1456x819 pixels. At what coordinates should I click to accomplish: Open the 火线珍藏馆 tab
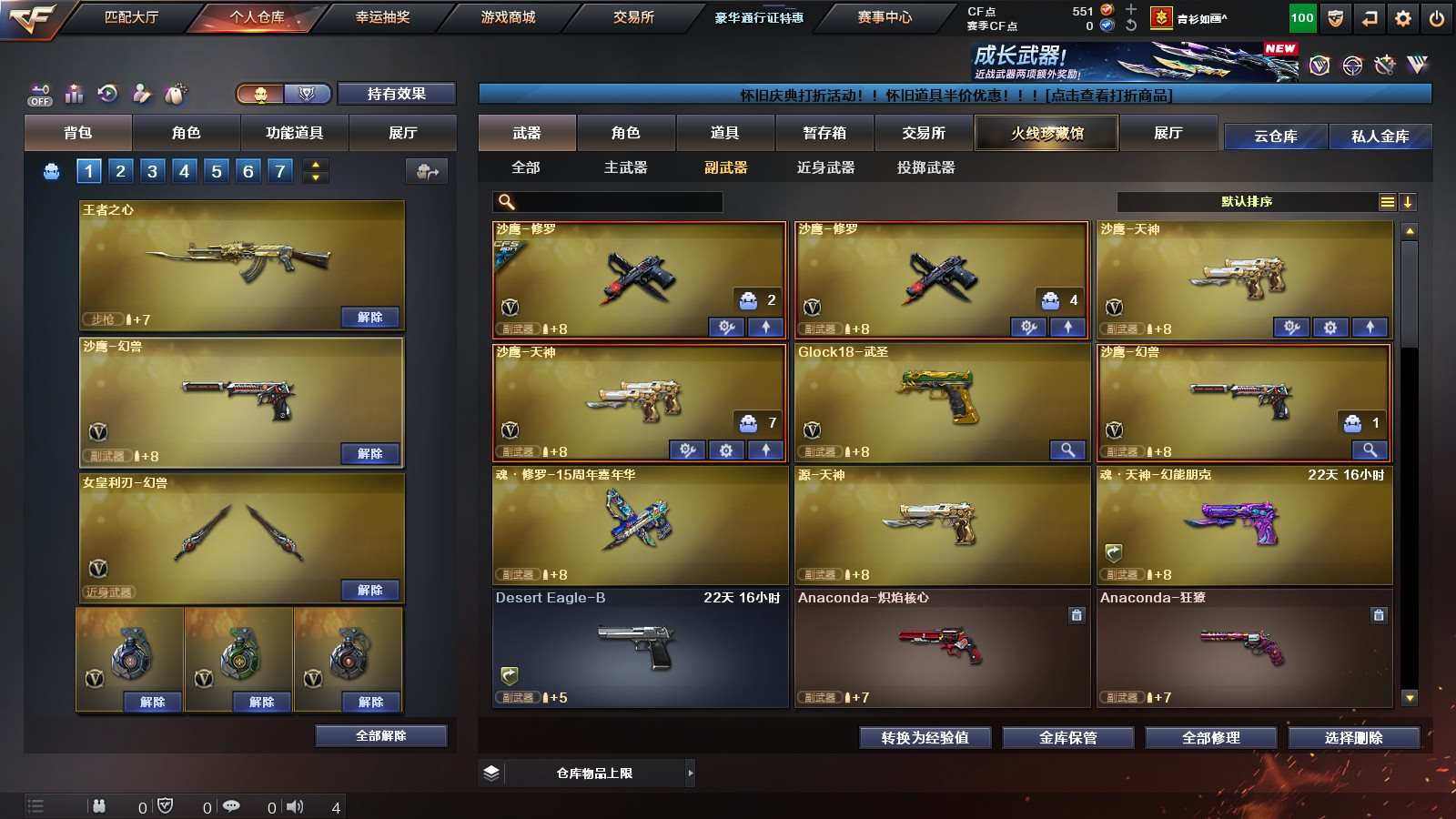coord(1046,133)
